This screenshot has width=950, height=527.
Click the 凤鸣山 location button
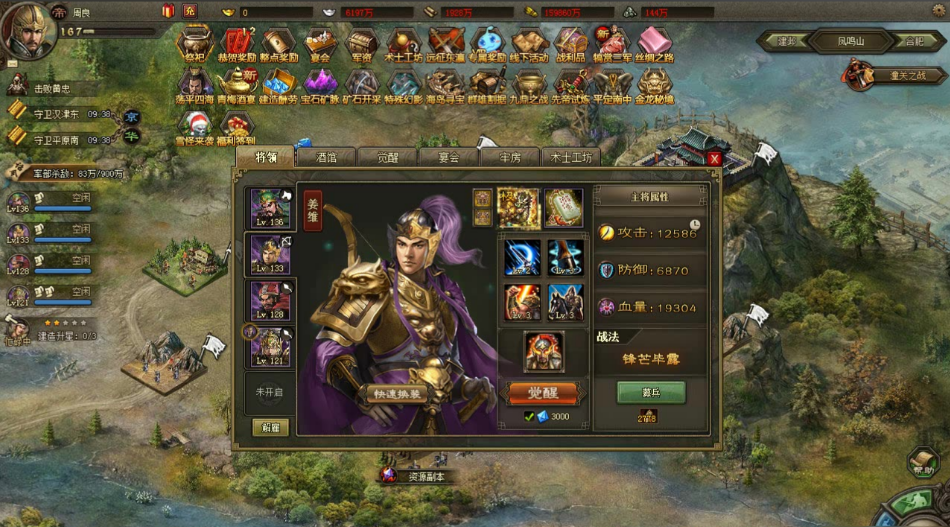836,42
